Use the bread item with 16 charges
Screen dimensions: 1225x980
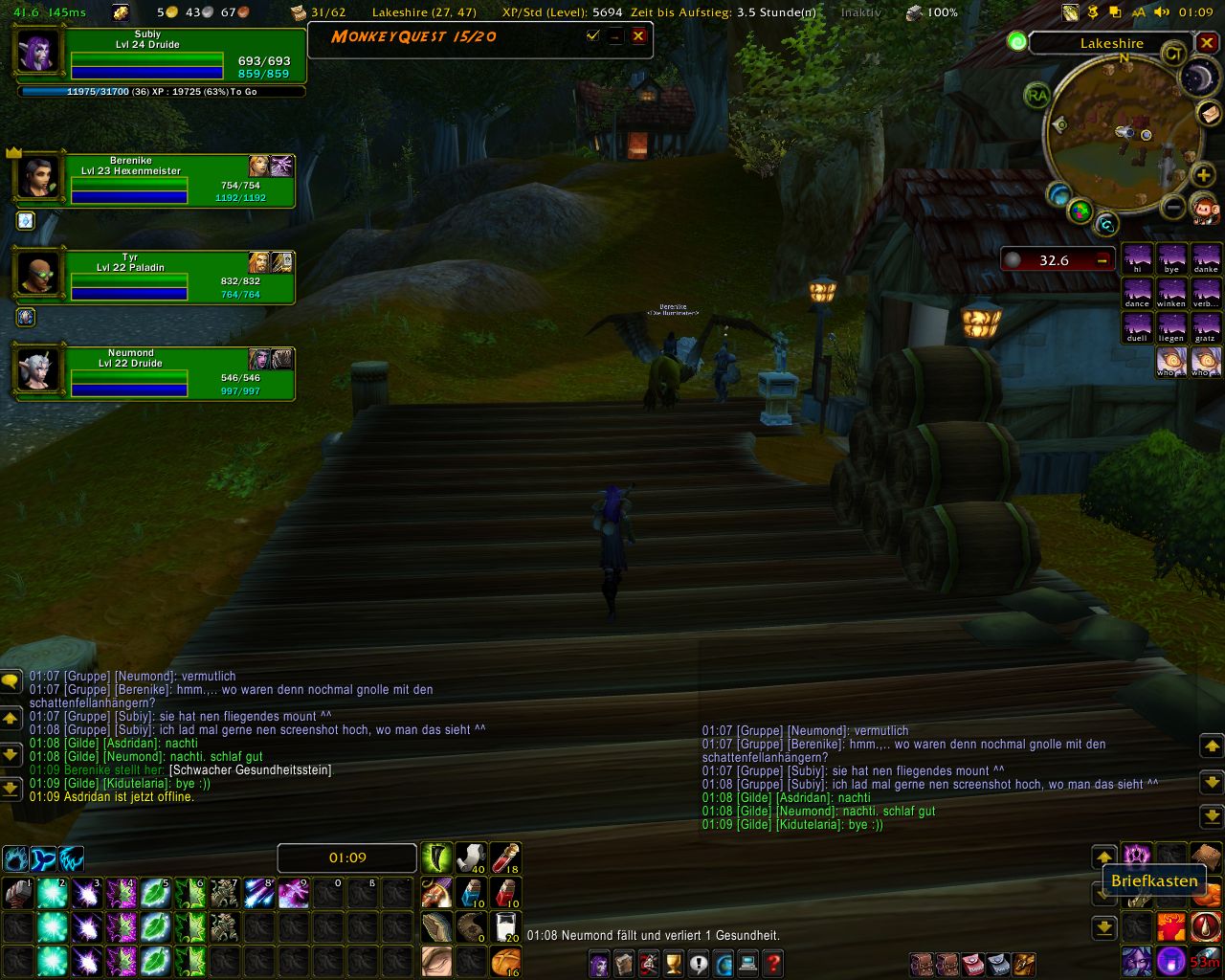click(x=505, y=961)
